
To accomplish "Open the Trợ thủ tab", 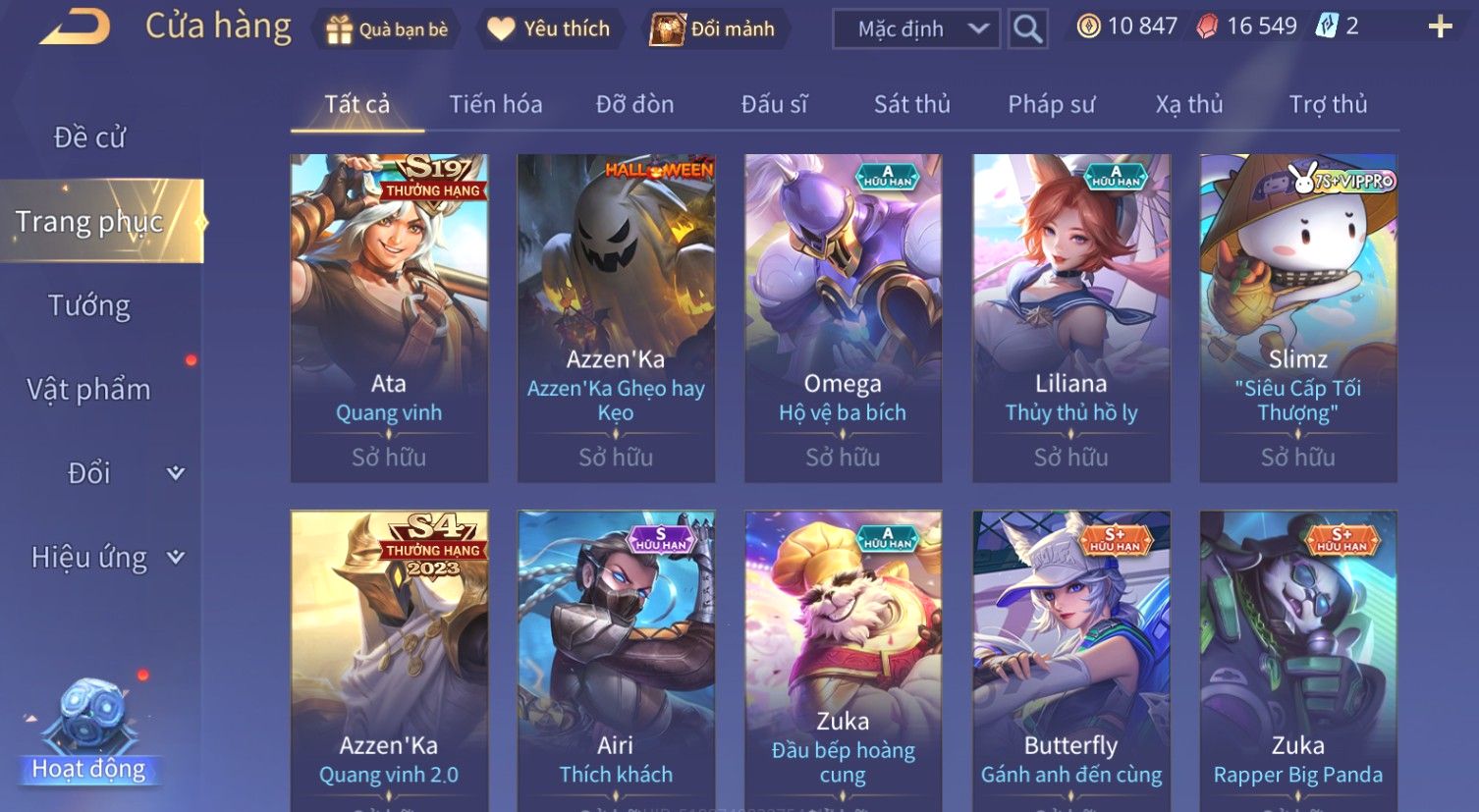I will (x=1328, y=104).
